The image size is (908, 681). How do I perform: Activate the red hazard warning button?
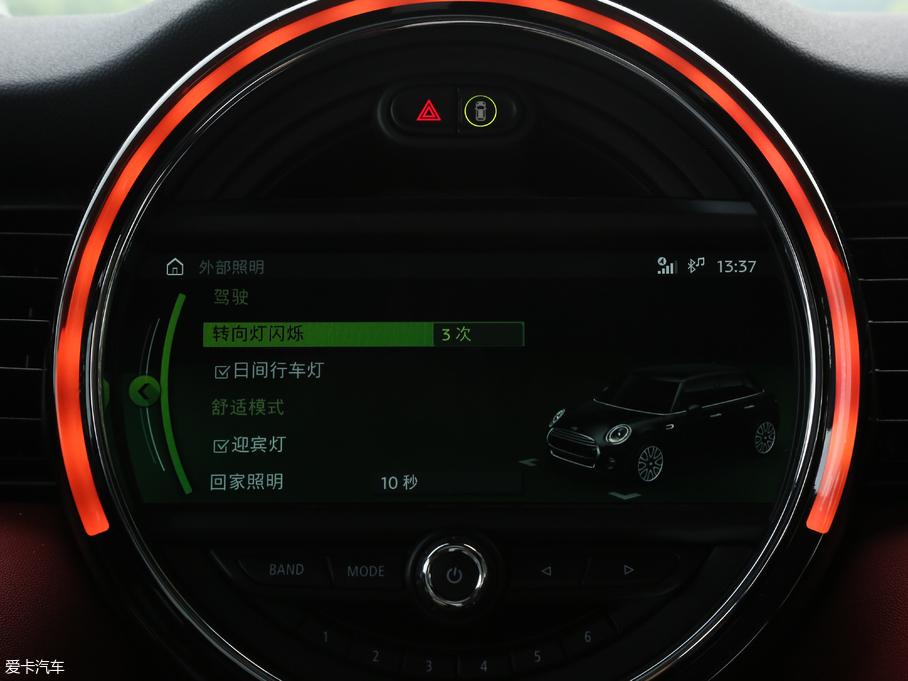tap(429, 111)
